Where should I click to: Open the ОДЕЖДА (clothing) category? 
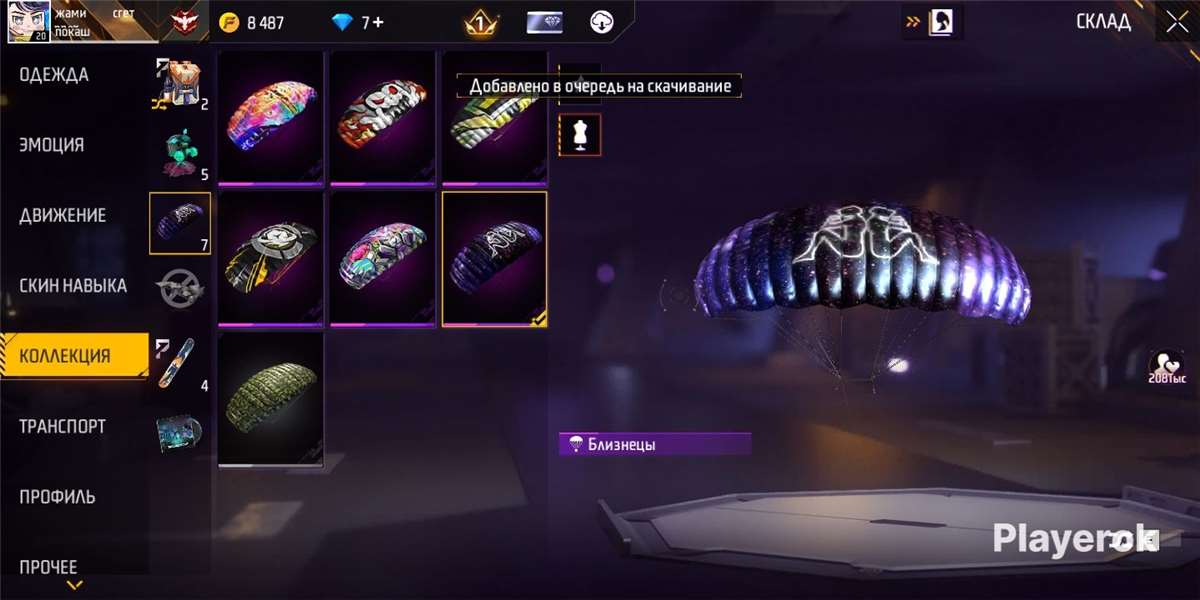[54, 75]
